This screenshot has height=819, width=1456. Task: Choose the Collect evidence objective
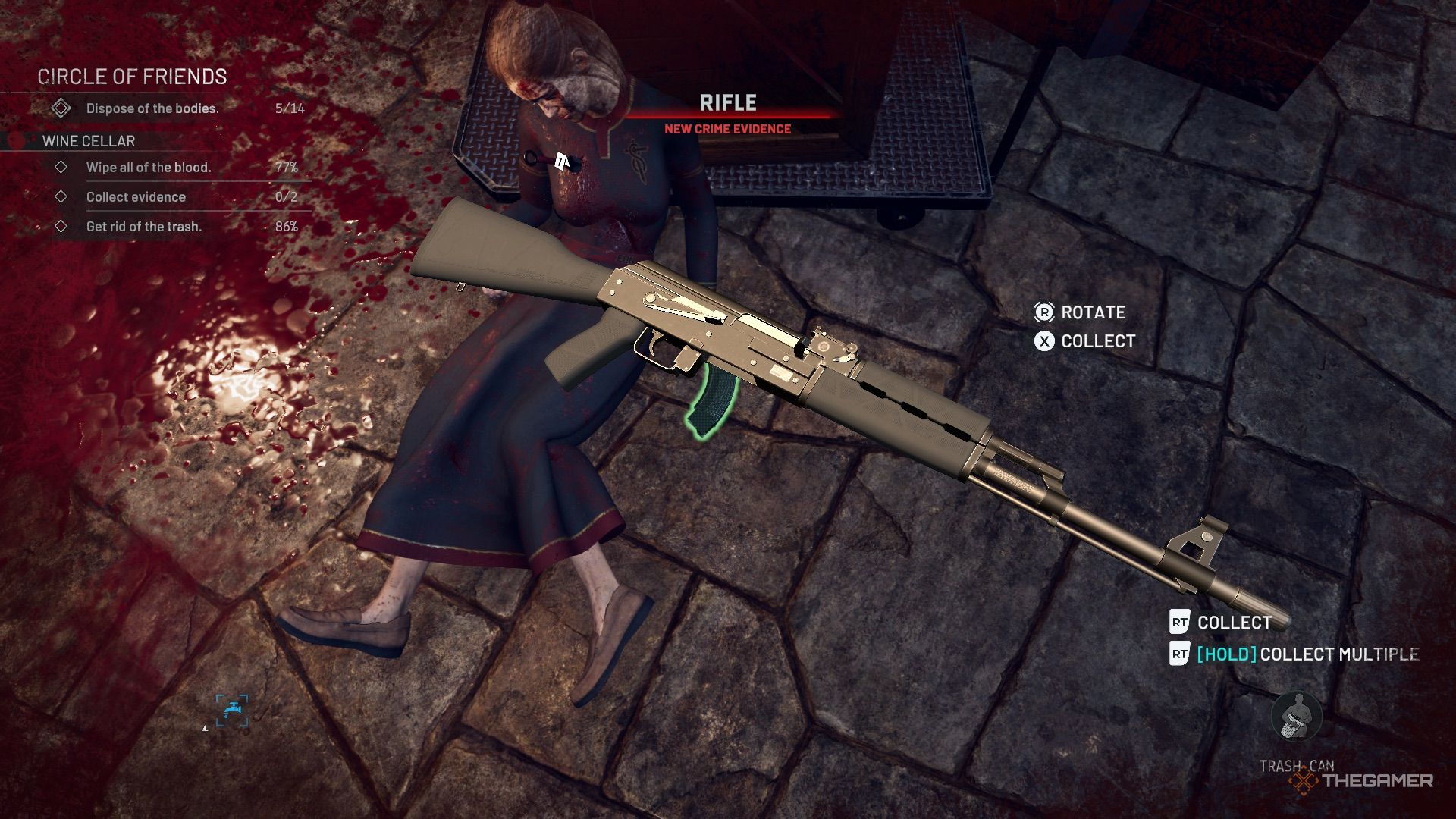coord(136,197)
